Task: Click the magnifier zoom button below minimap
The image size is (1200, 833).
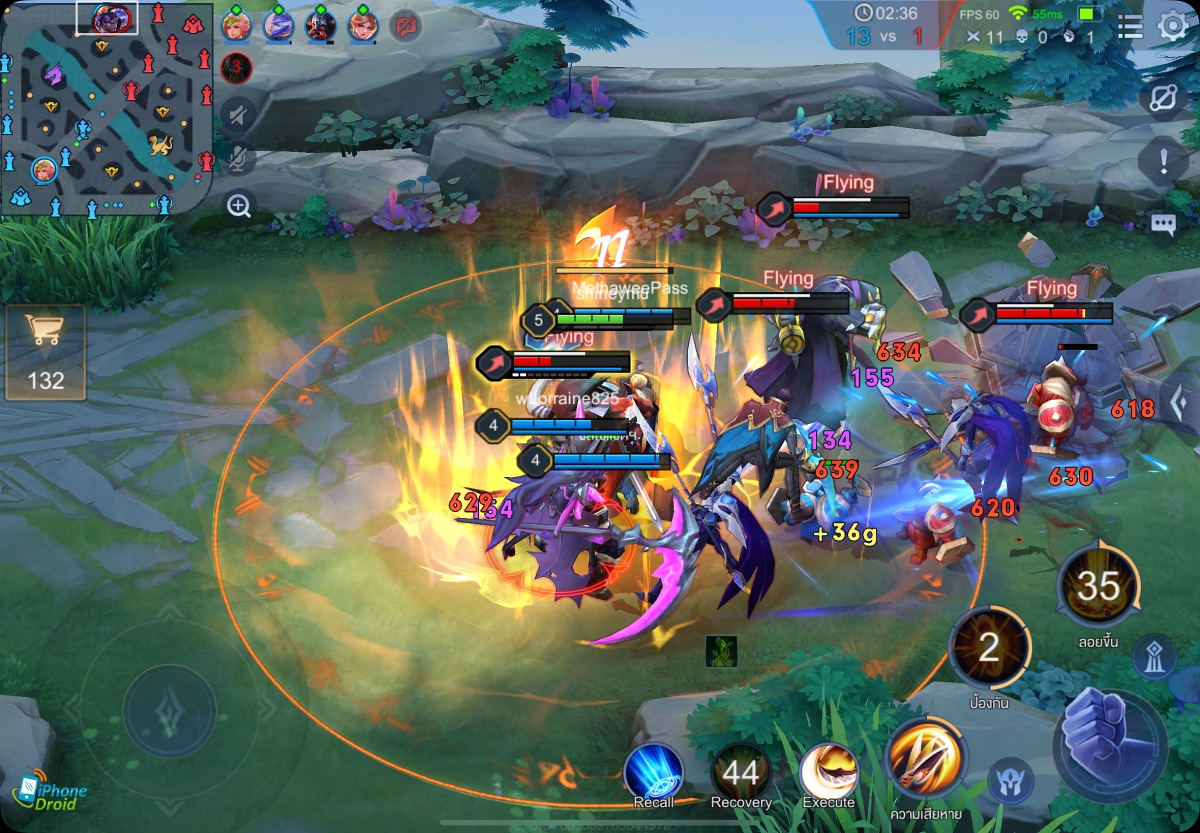Action: [238, 206]
